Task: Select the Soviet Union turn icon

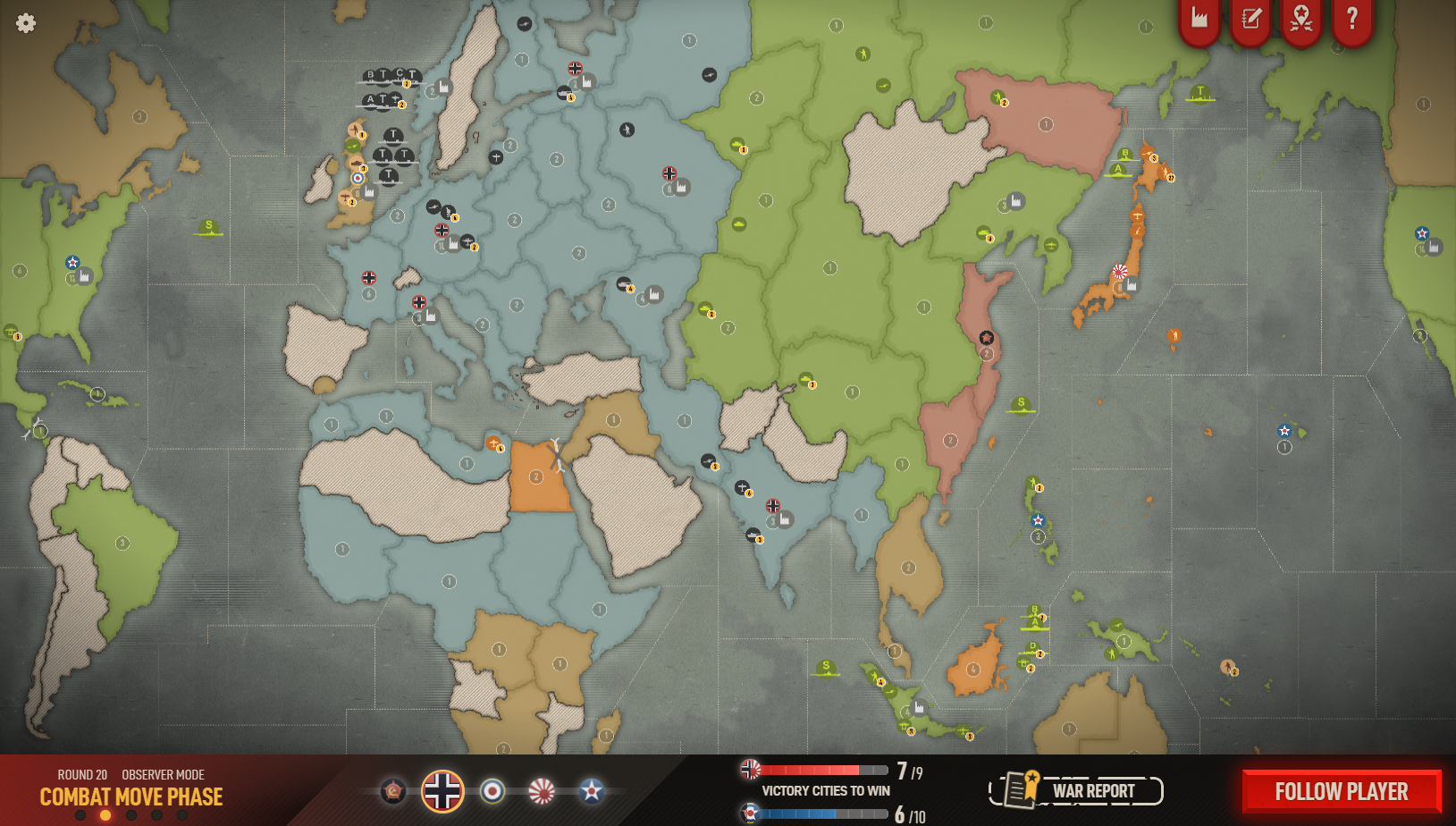Action: [393, 791]
